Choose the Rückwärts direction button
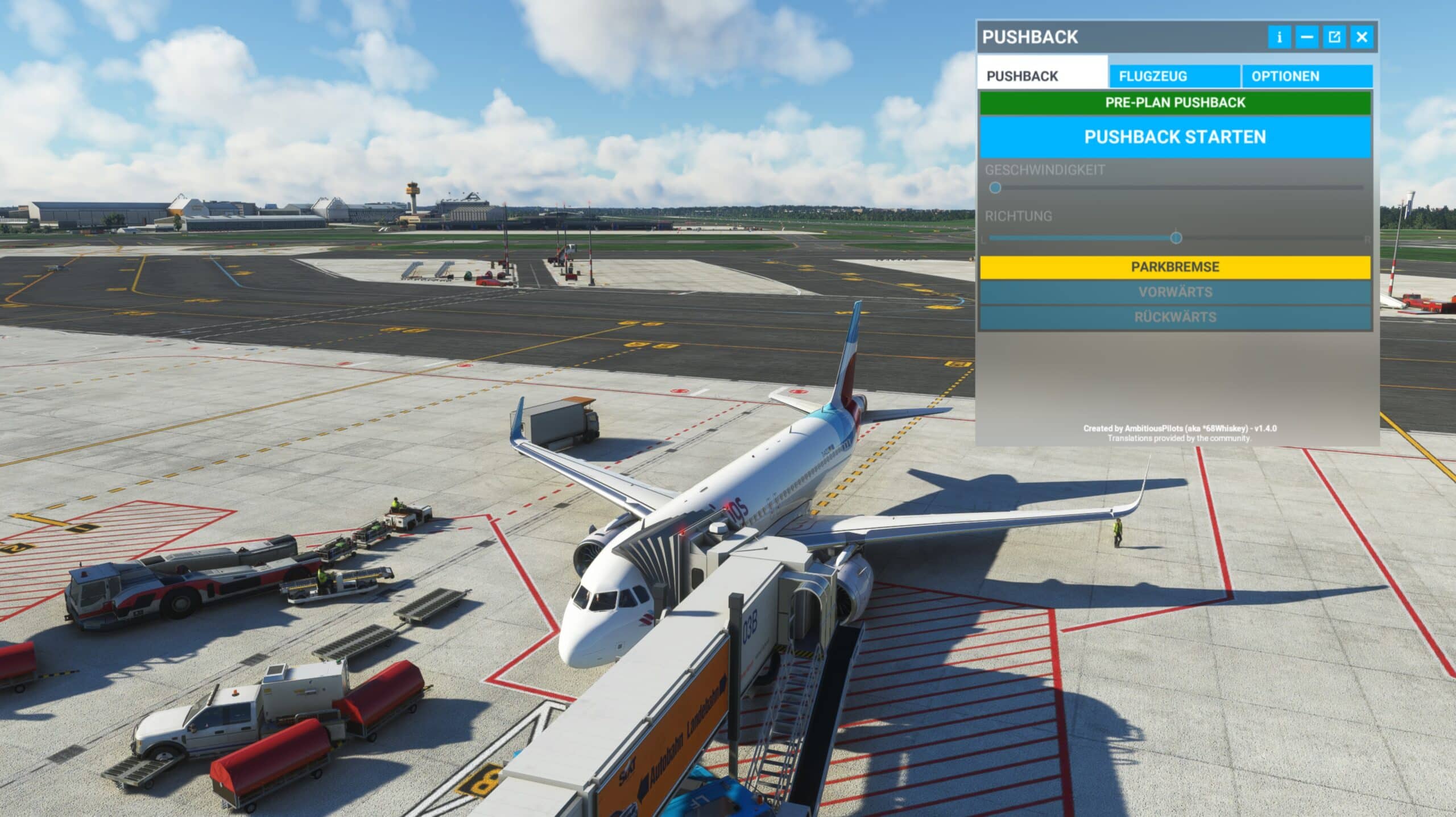This screenshot has height=817, width=1456. (x=1175, y=317)
